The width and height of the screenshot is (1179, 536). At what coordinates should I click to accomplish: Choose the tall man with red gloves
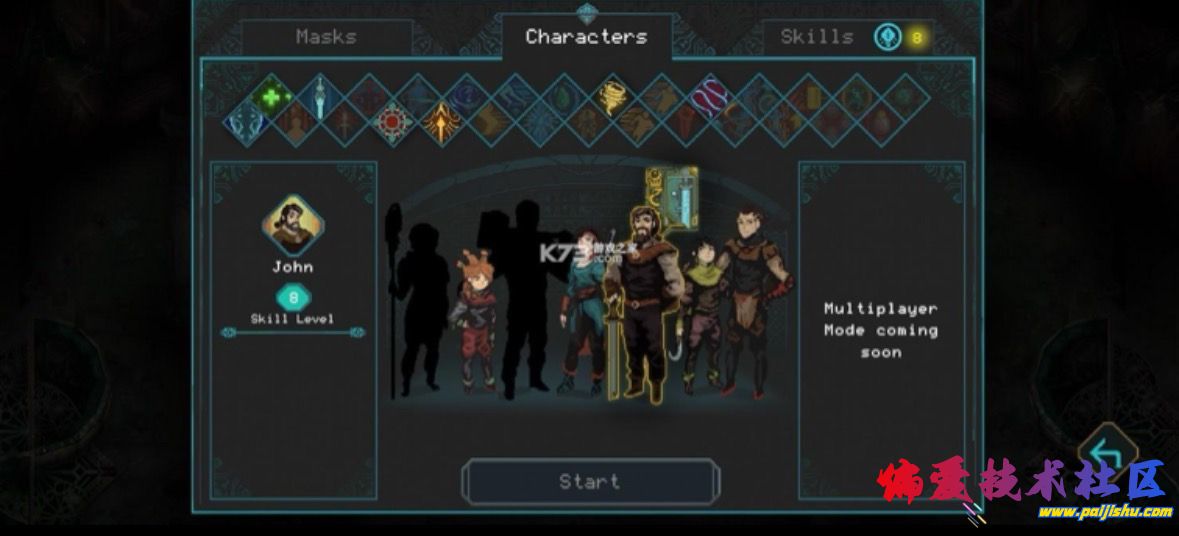click(749, 300)
